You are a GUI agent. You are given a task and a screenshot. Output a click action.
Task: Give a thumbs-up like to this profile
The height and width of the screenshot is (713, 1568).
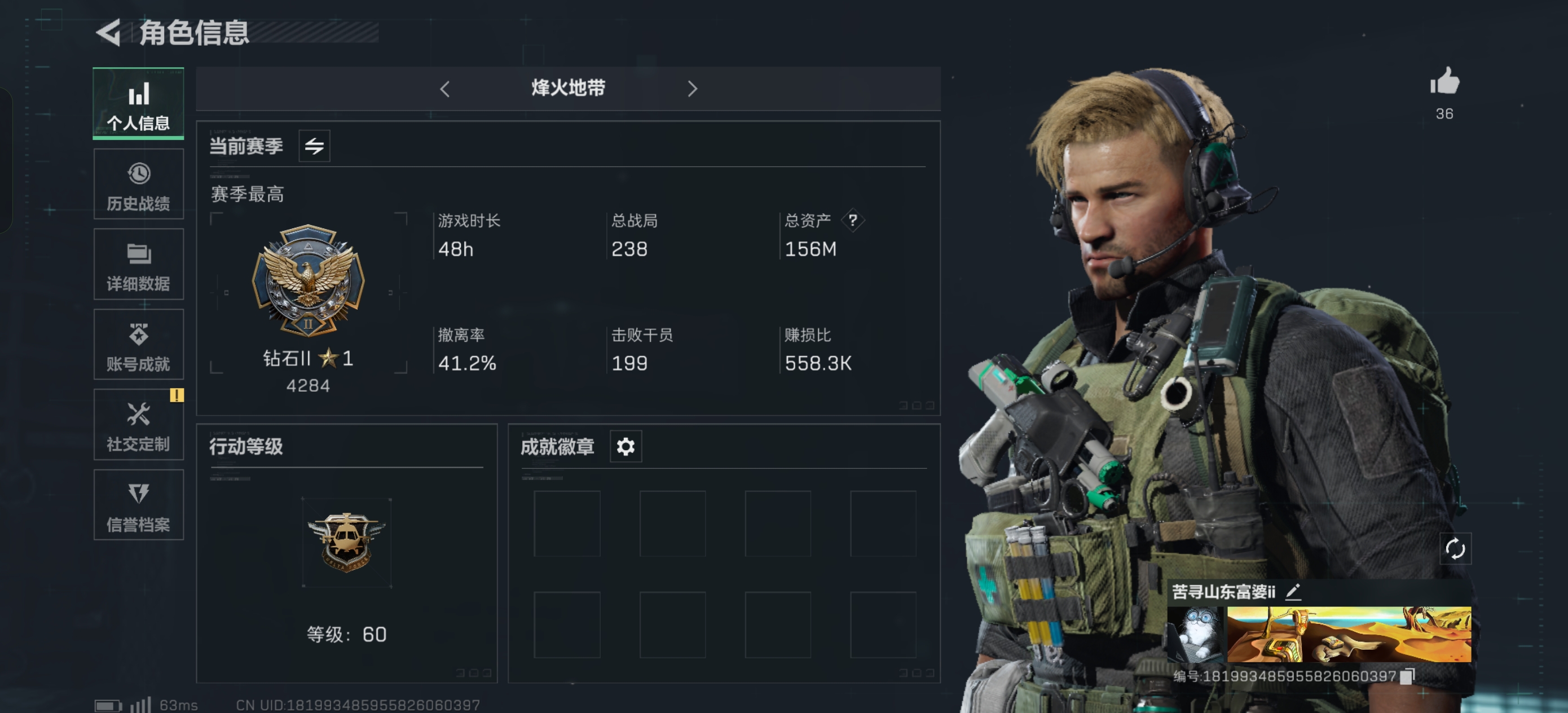point(1444,82)
